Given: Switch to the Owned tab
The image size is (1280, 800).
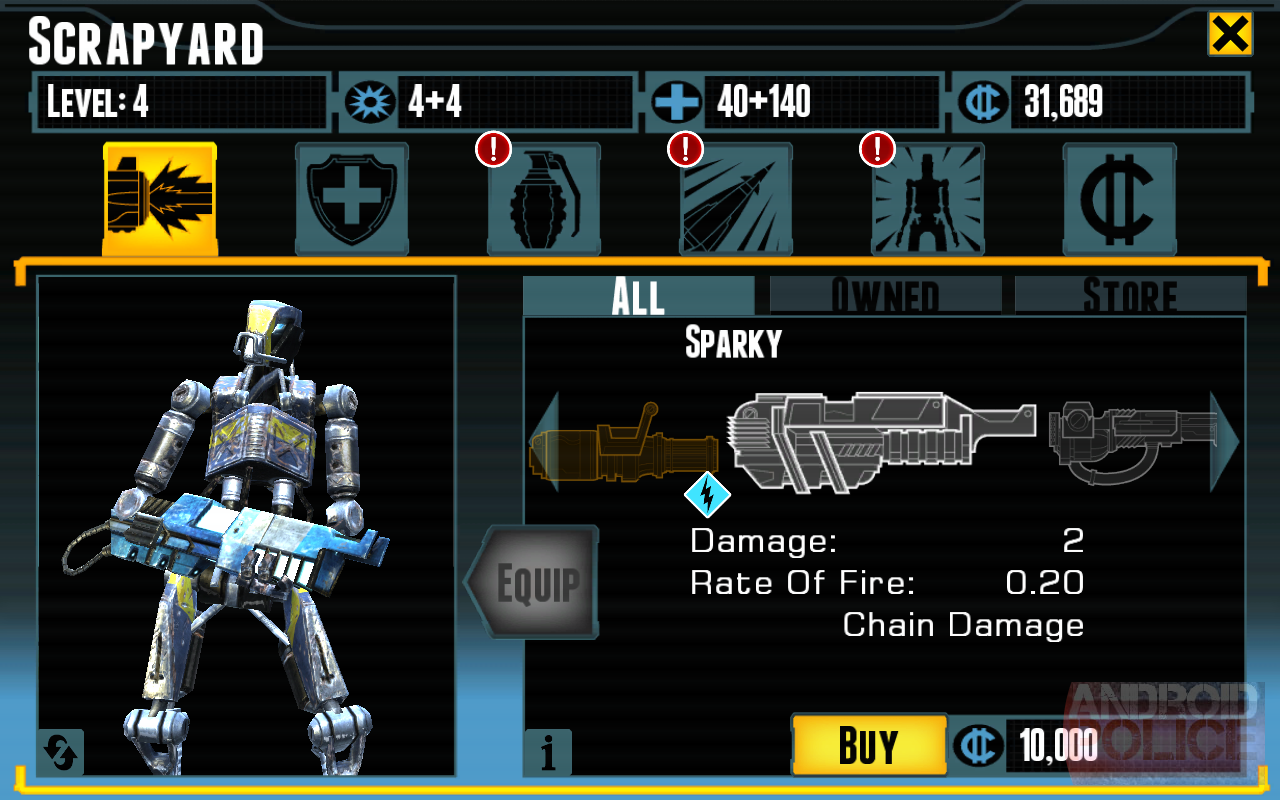Looking at the screenshot, I should coord(885,296).
